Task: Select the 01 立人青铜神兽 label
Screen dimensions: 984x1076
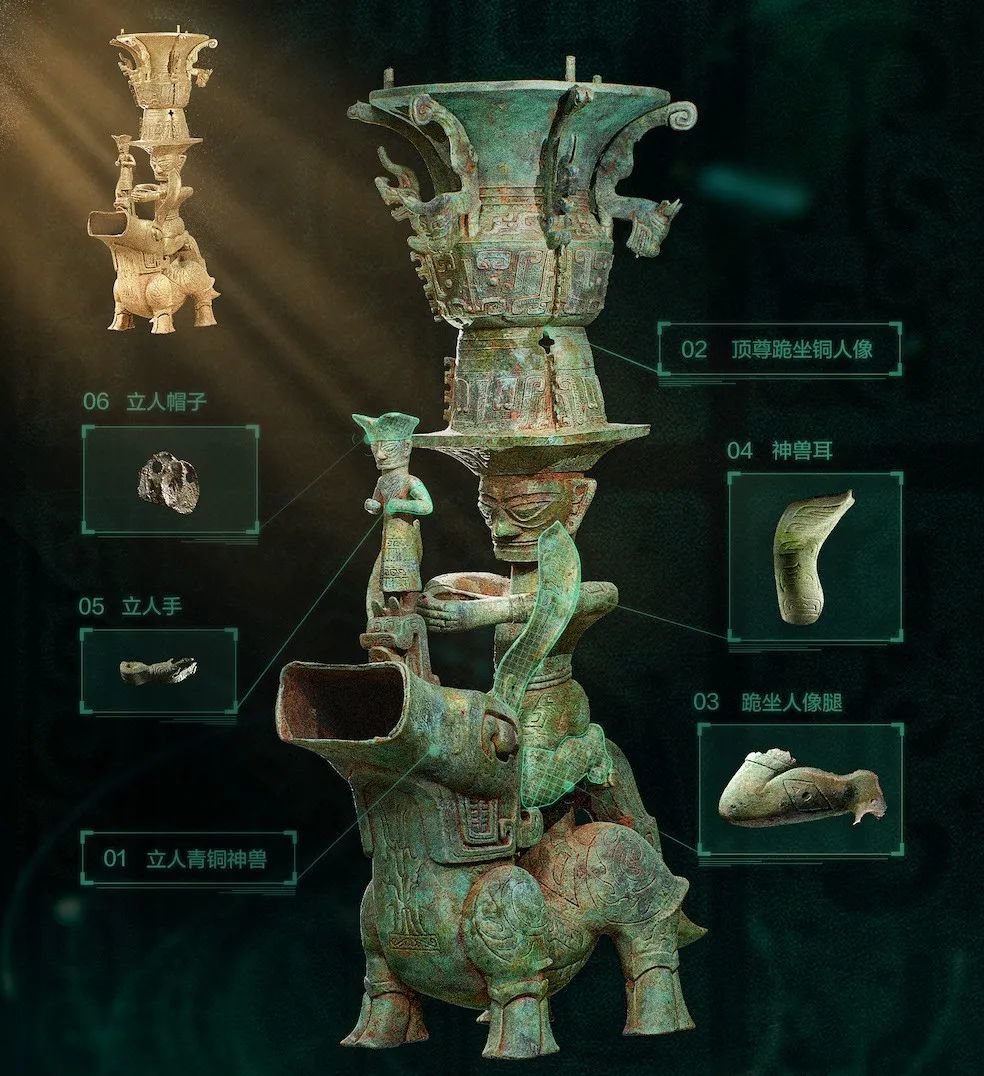Action: pyautogui.click(x=188, y=858)
